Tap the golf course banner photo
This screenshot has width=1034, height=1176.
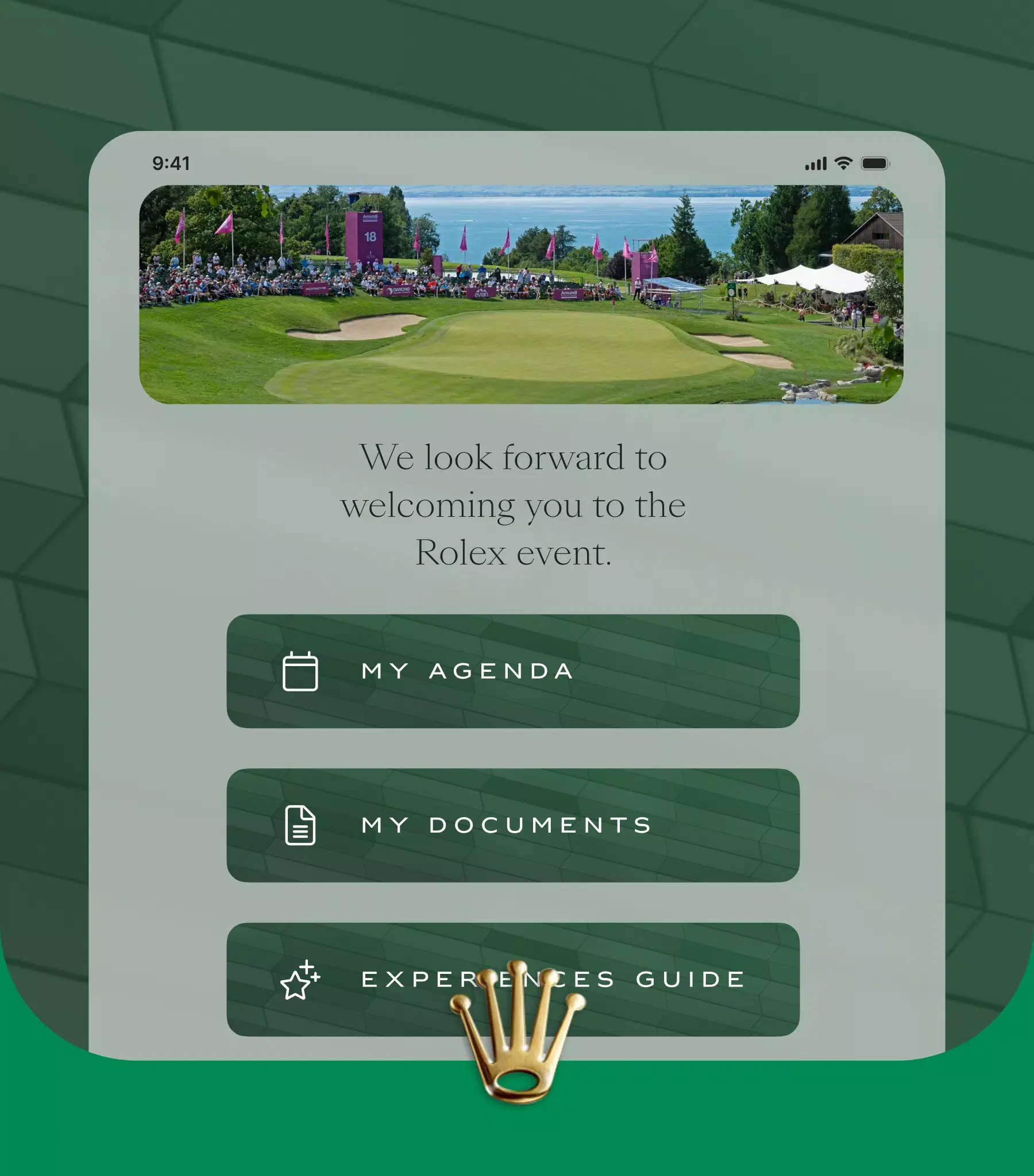click(518, 296)
